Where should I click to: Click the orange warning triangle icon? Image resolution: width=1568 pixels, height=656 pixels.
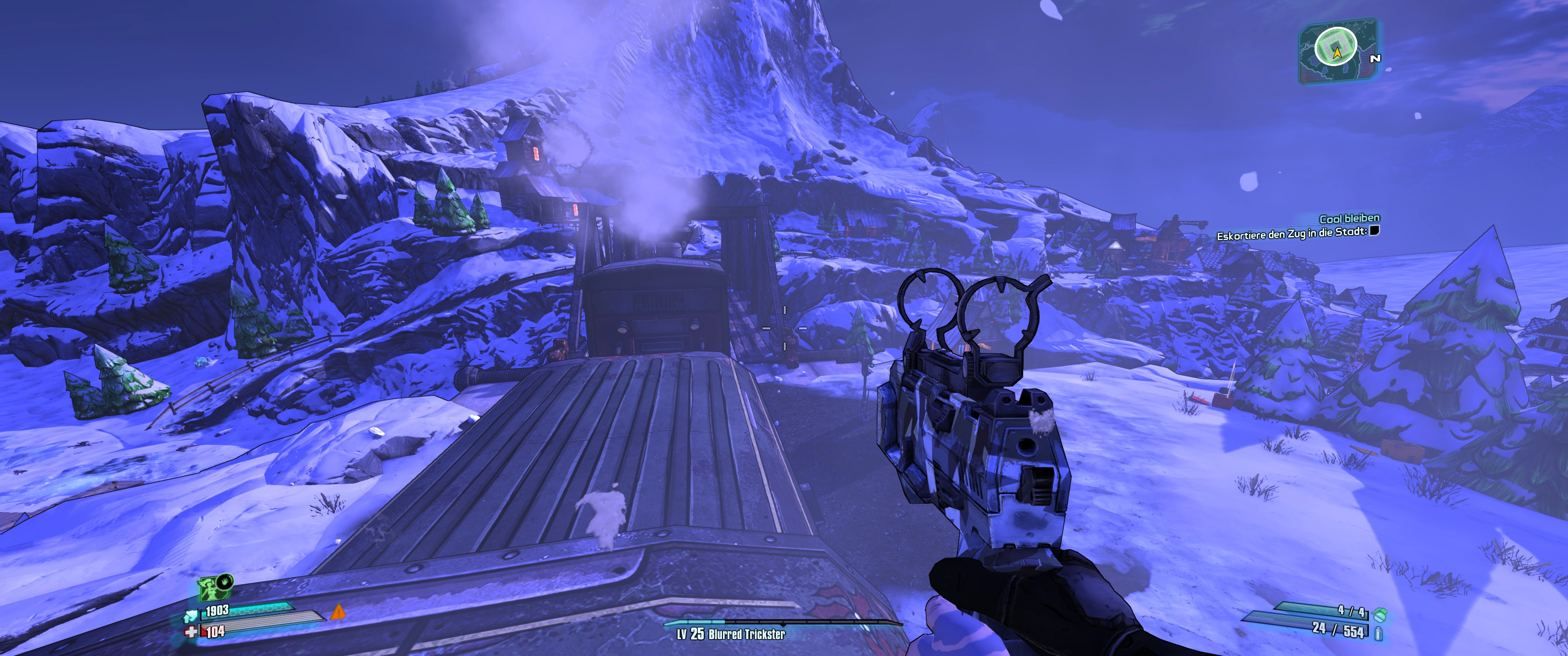(337, 611)
